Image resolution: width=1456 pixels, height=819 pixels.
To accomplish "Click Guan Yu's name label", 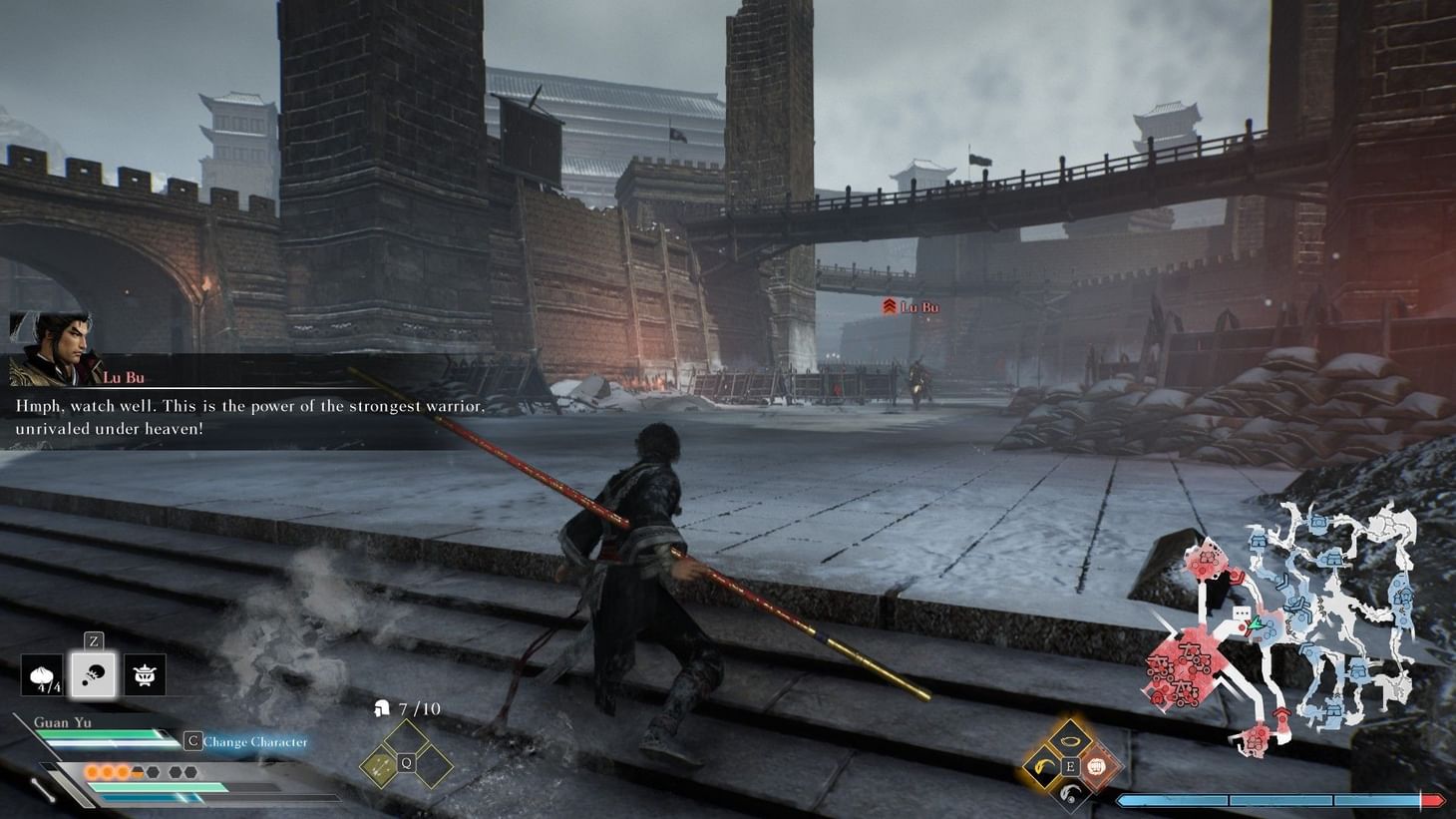I will point(62,721).
